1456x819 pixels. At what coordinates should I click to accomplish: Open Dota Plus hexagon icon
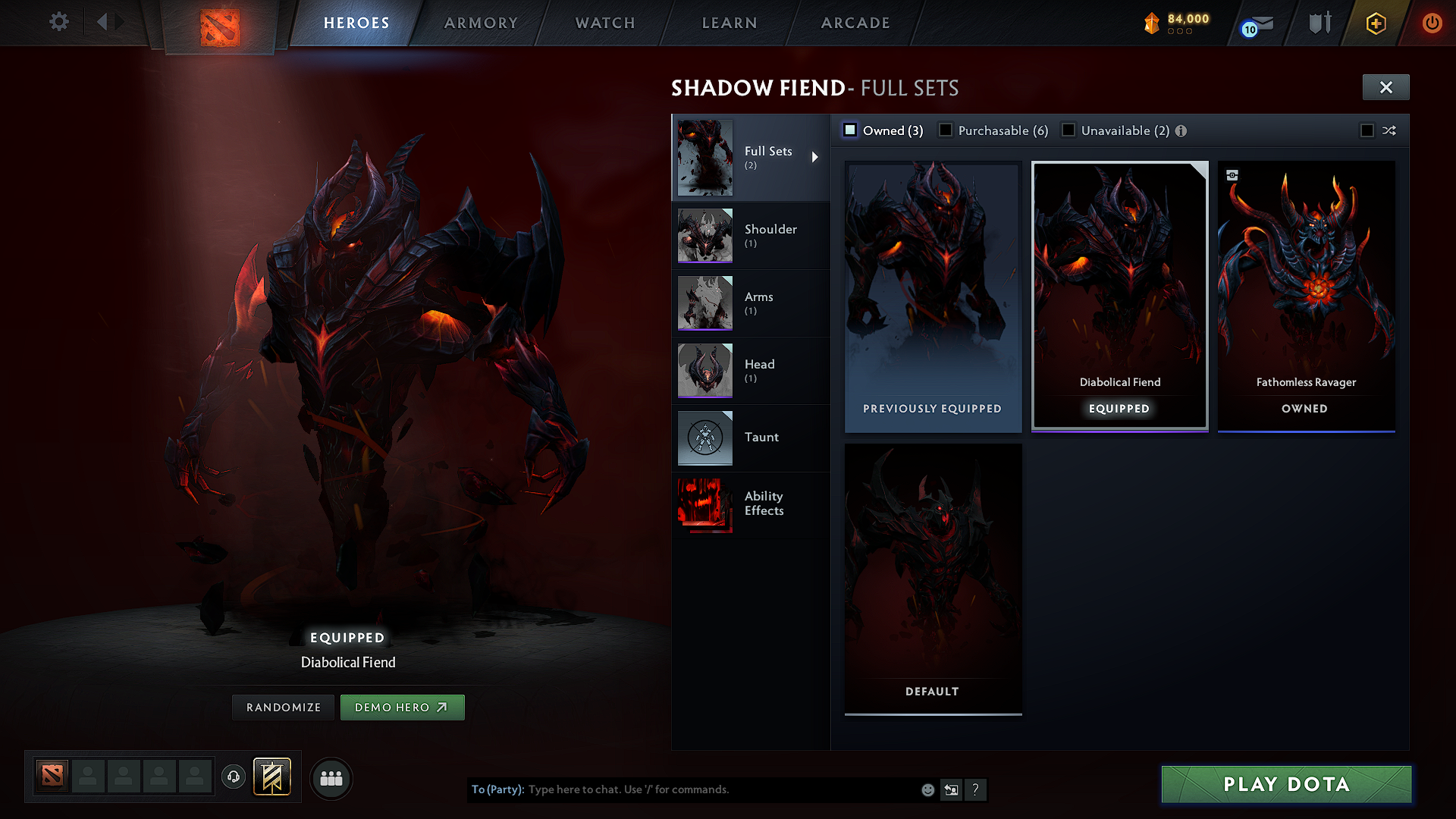pyautogui.click(x=1376, y=23)
